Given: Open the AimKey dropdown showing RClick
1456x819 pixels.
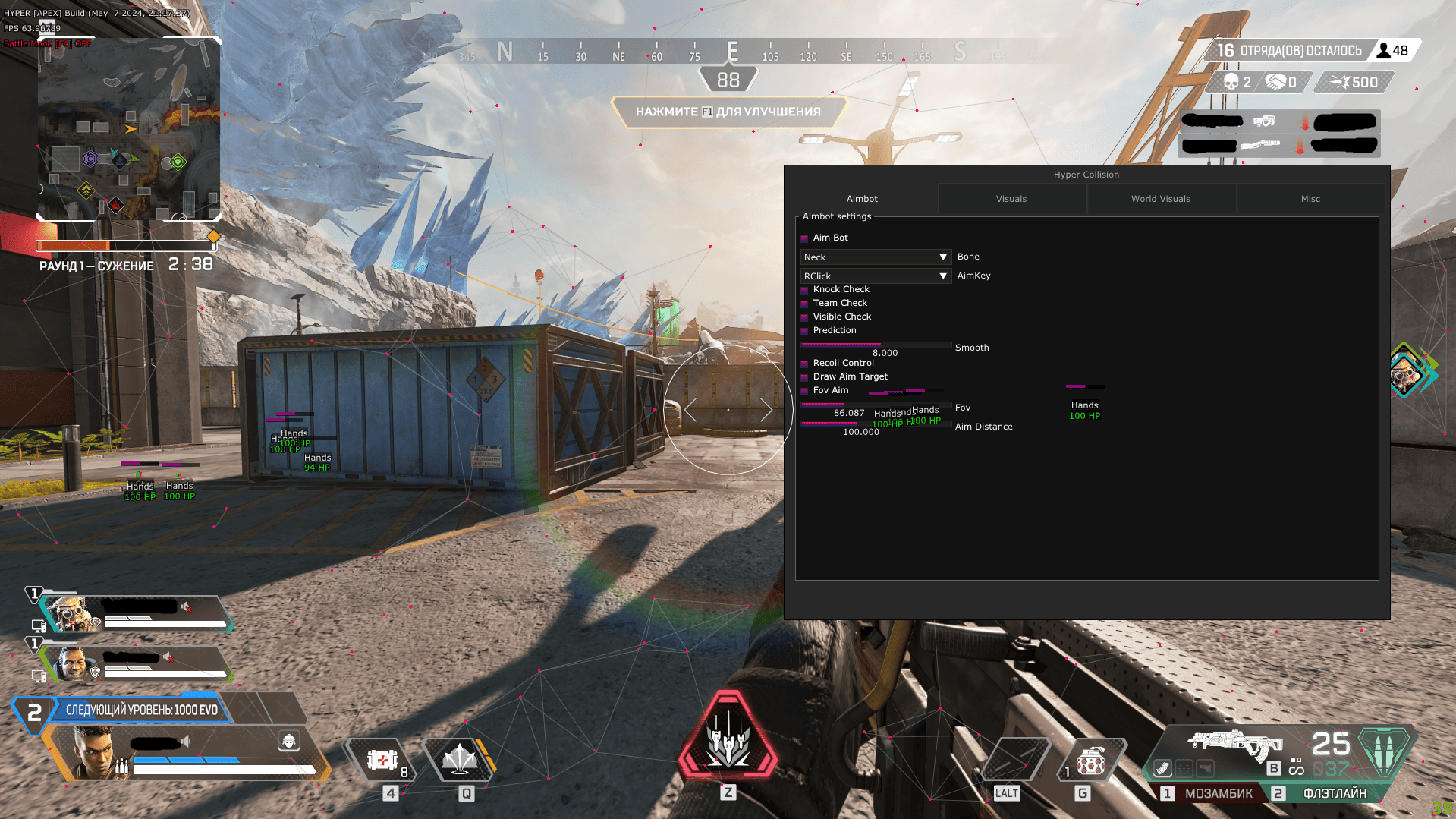Looking at the screenshot, I should click(x=875, y=276).
